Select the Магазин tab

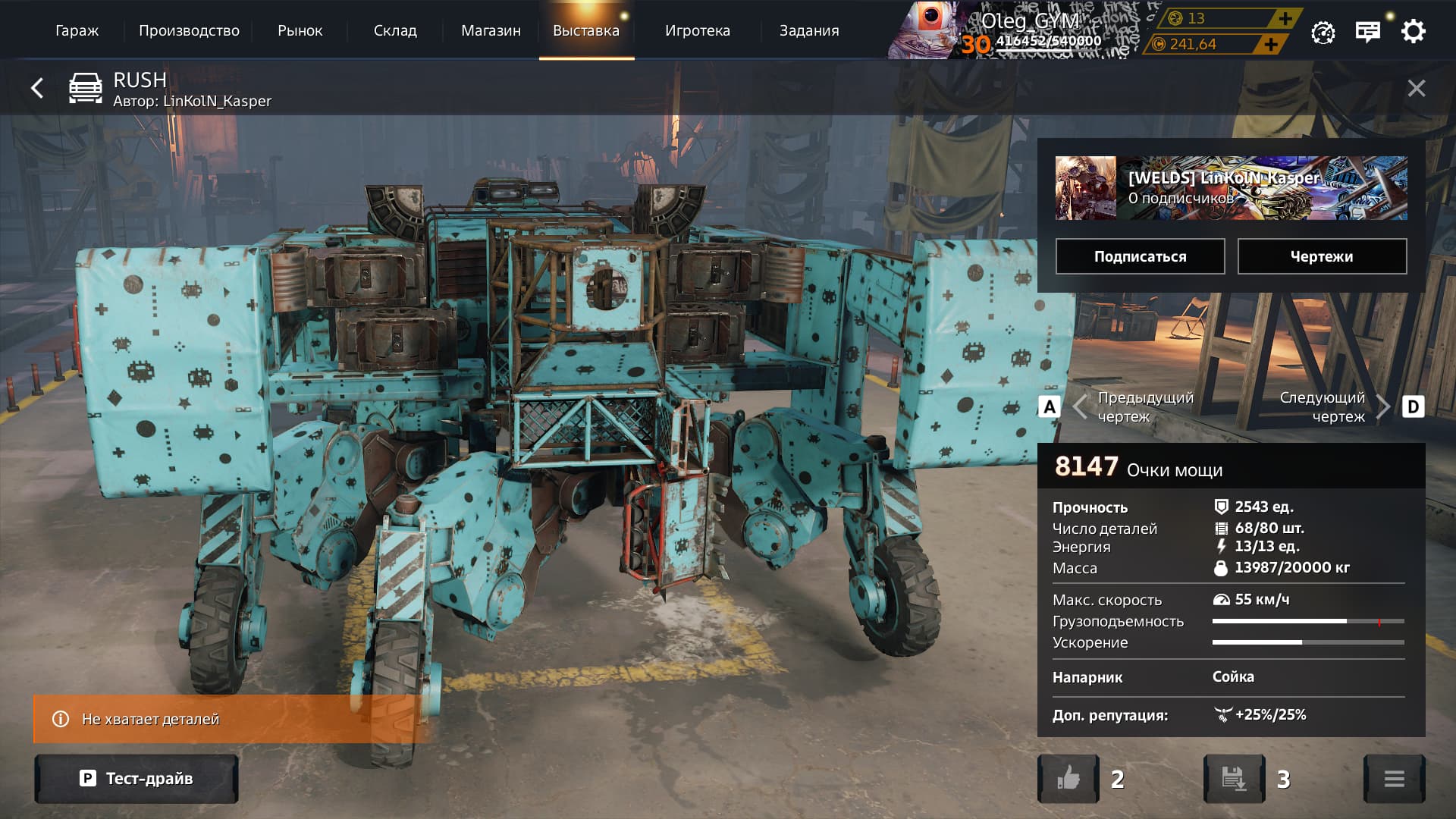point(491,31)
